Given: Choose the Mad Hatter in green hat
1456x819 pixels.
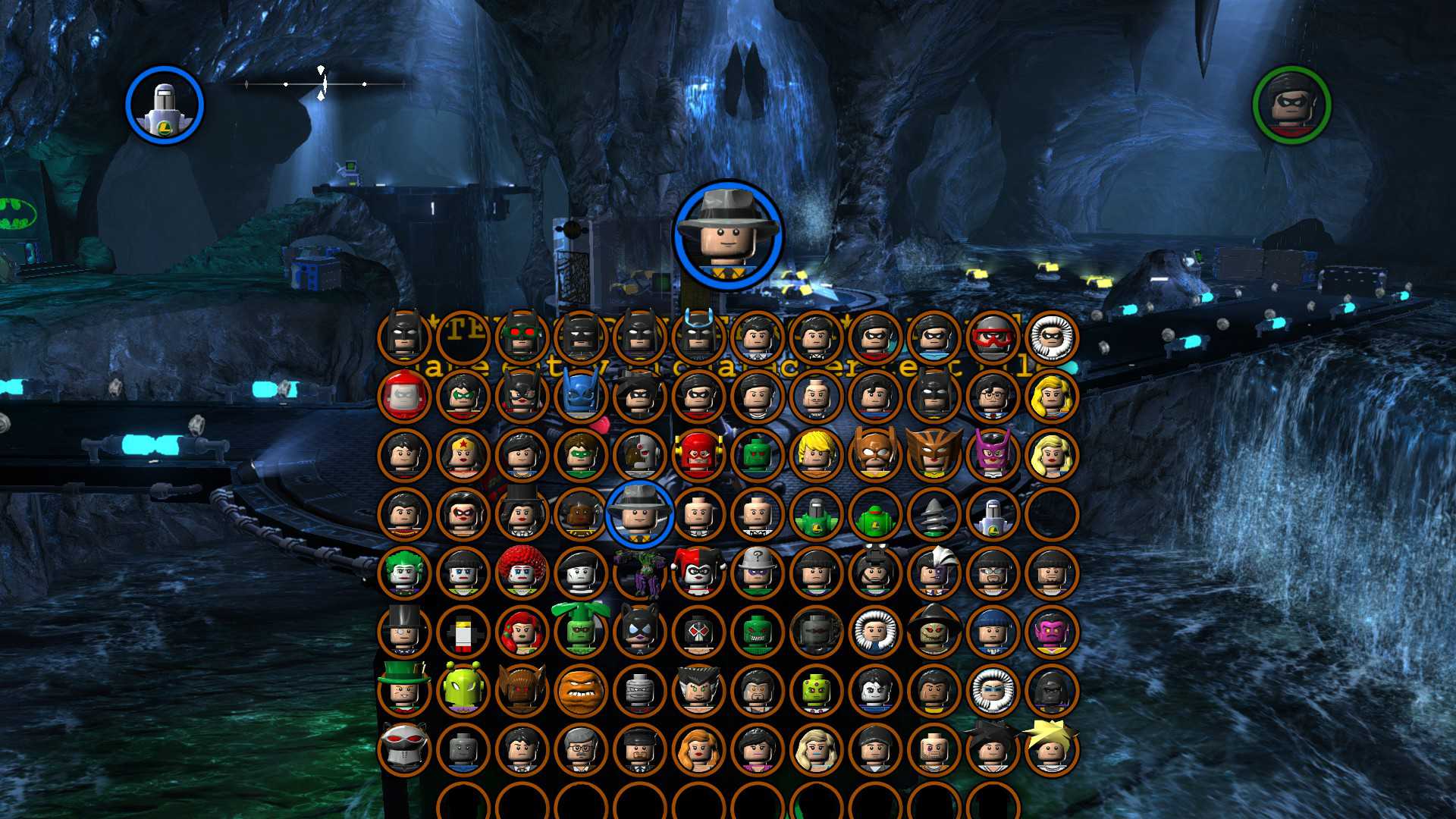Looking at the screenshot, I should point(403,690).
